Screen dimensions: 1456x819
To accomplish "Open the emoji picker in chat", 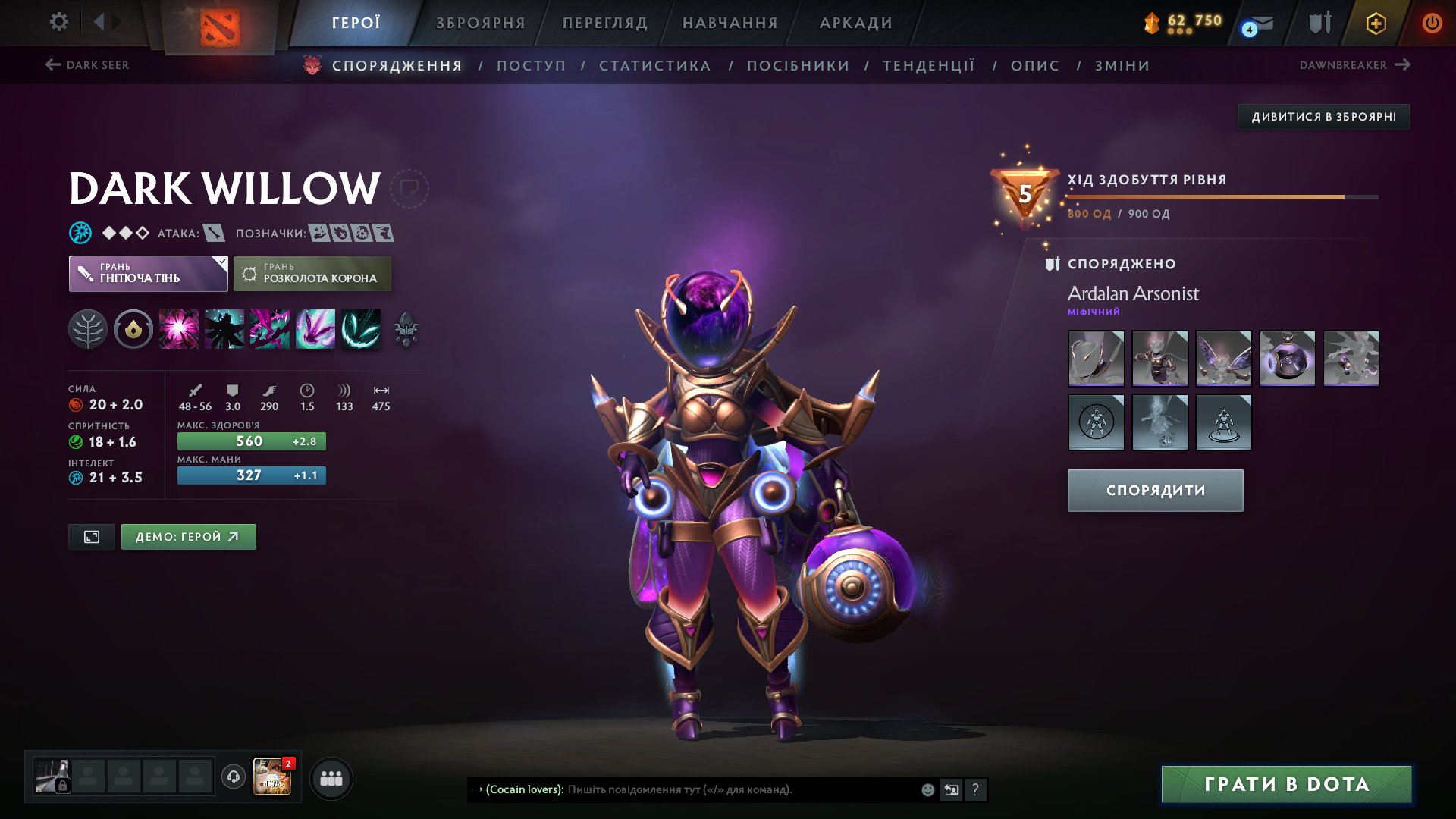I will coord(927,789).
